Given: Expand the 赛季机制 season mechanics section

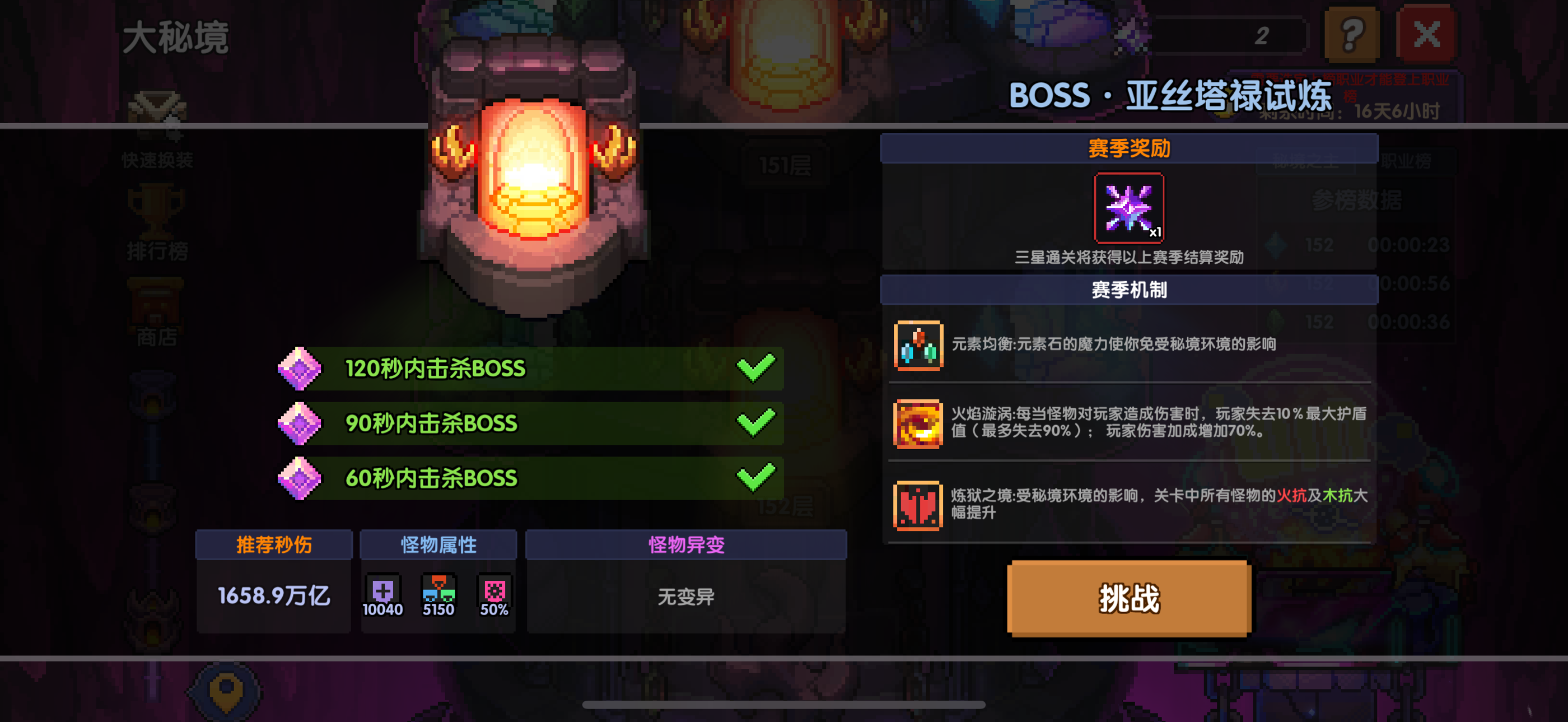Looking at the screenshot, I should coord(1130,289).
